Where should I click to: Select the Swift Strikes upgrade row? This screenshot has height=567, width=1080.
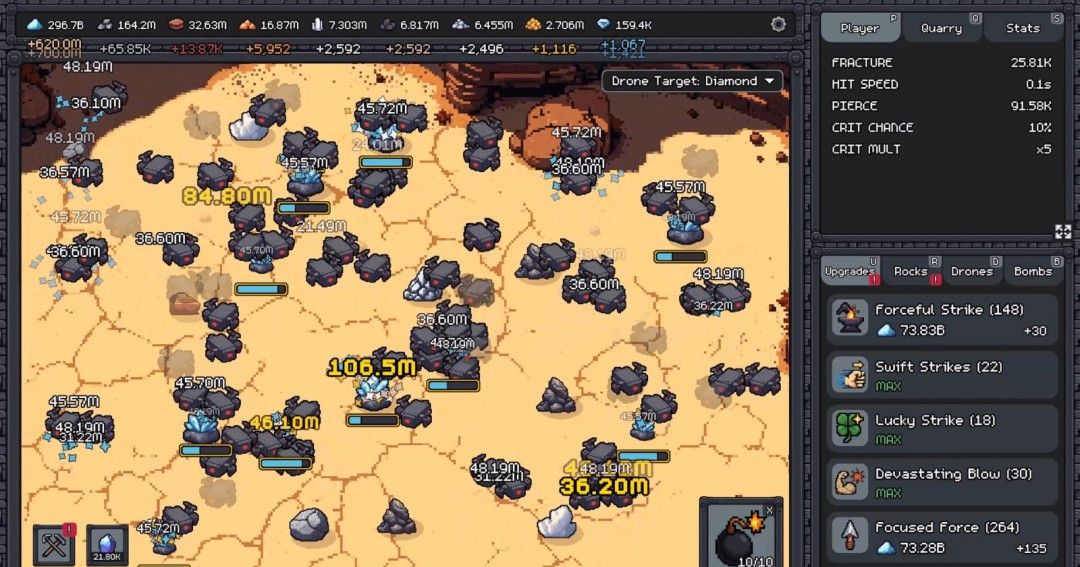click(x=941, y=375)
